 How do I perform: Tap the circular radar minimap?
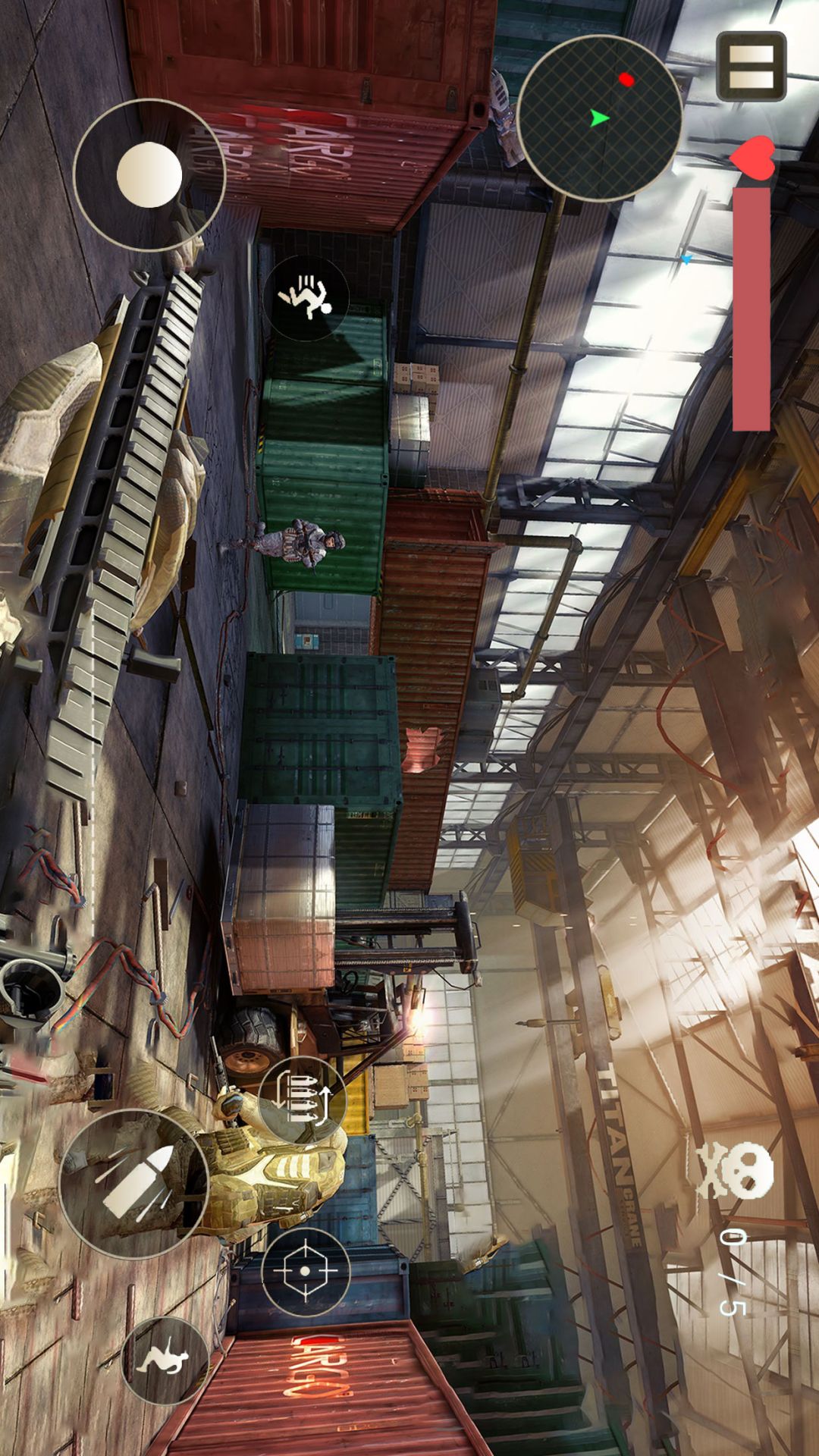tap(599, 118)
